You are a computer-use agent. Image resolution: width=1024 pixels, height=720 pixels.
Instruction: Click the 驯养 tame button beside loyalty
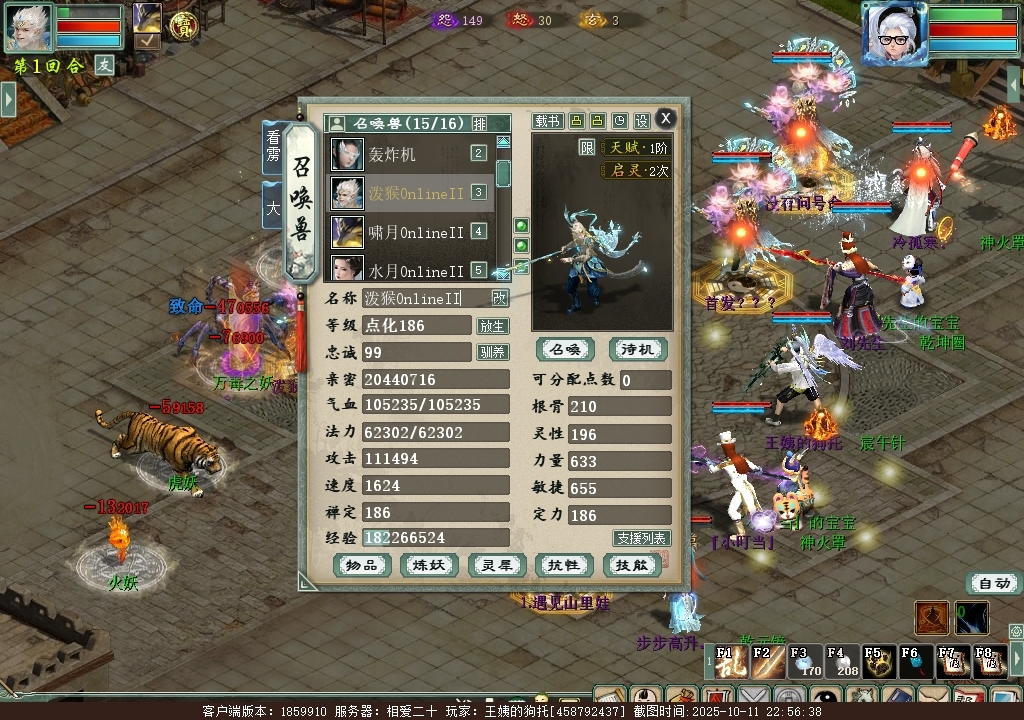(x=492, y=352)
